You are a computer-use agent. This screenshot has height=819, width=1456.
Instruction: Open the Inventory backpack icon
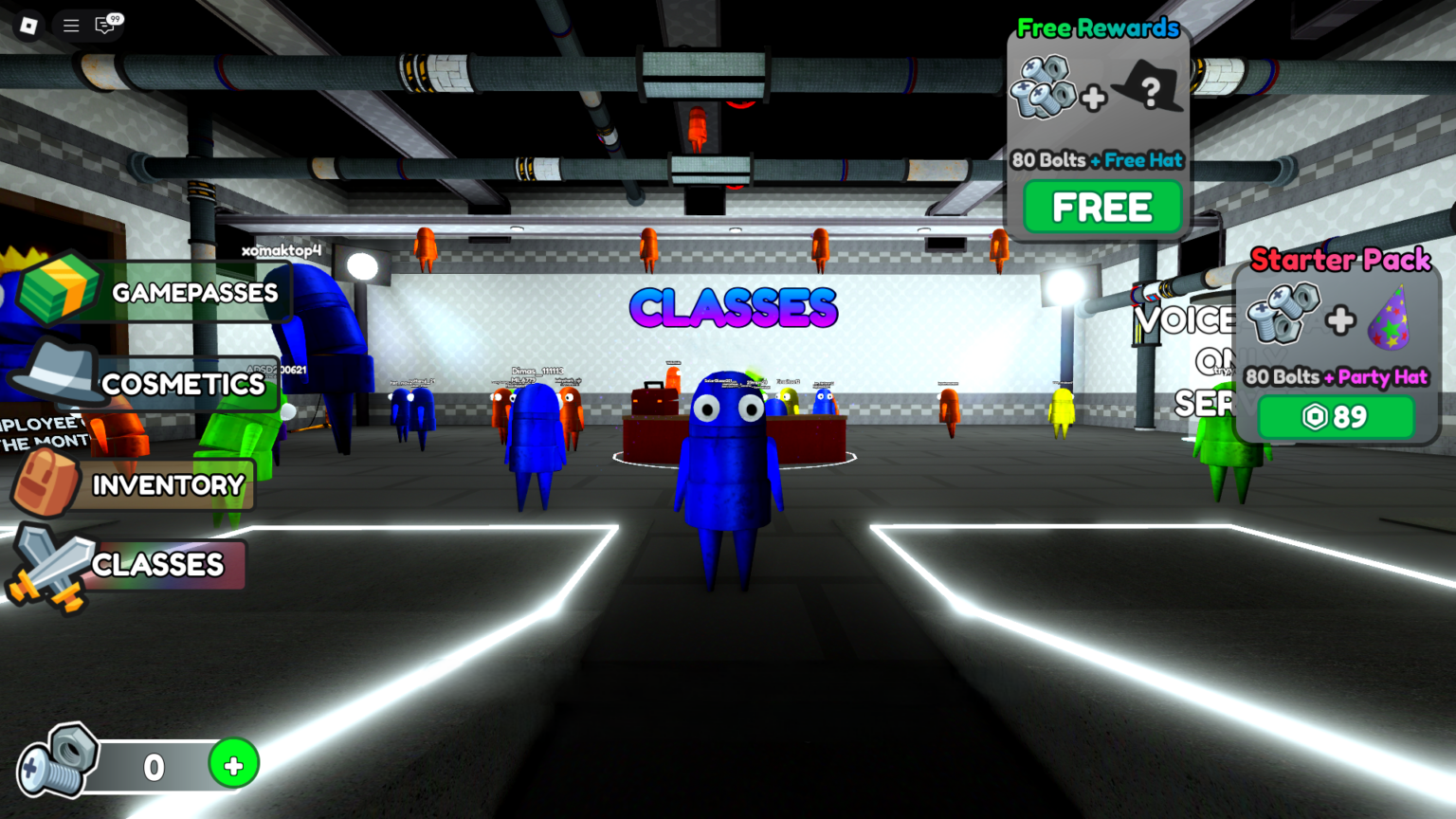pos(45,482)
